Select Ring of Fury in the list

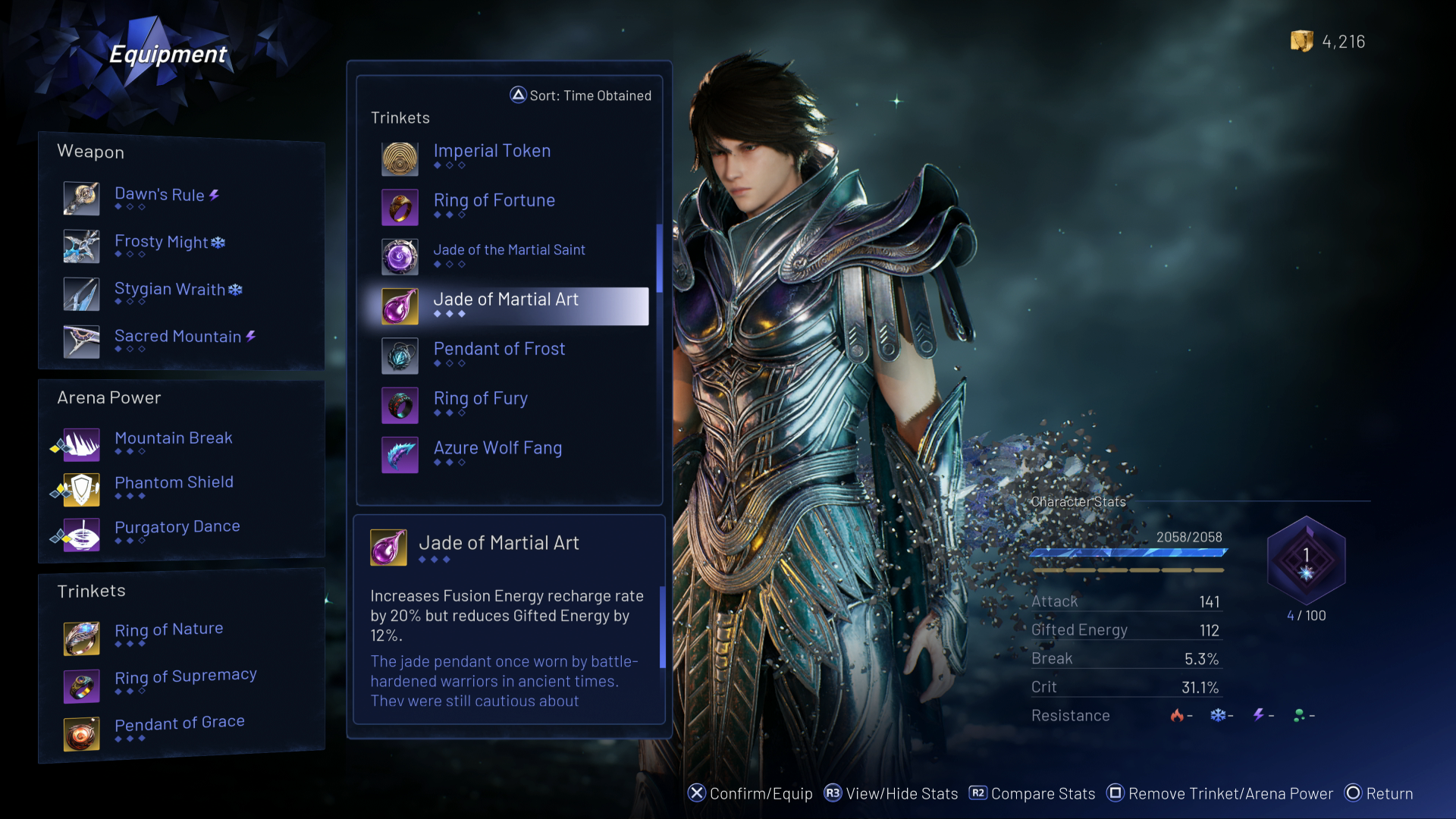pos(480,399)
